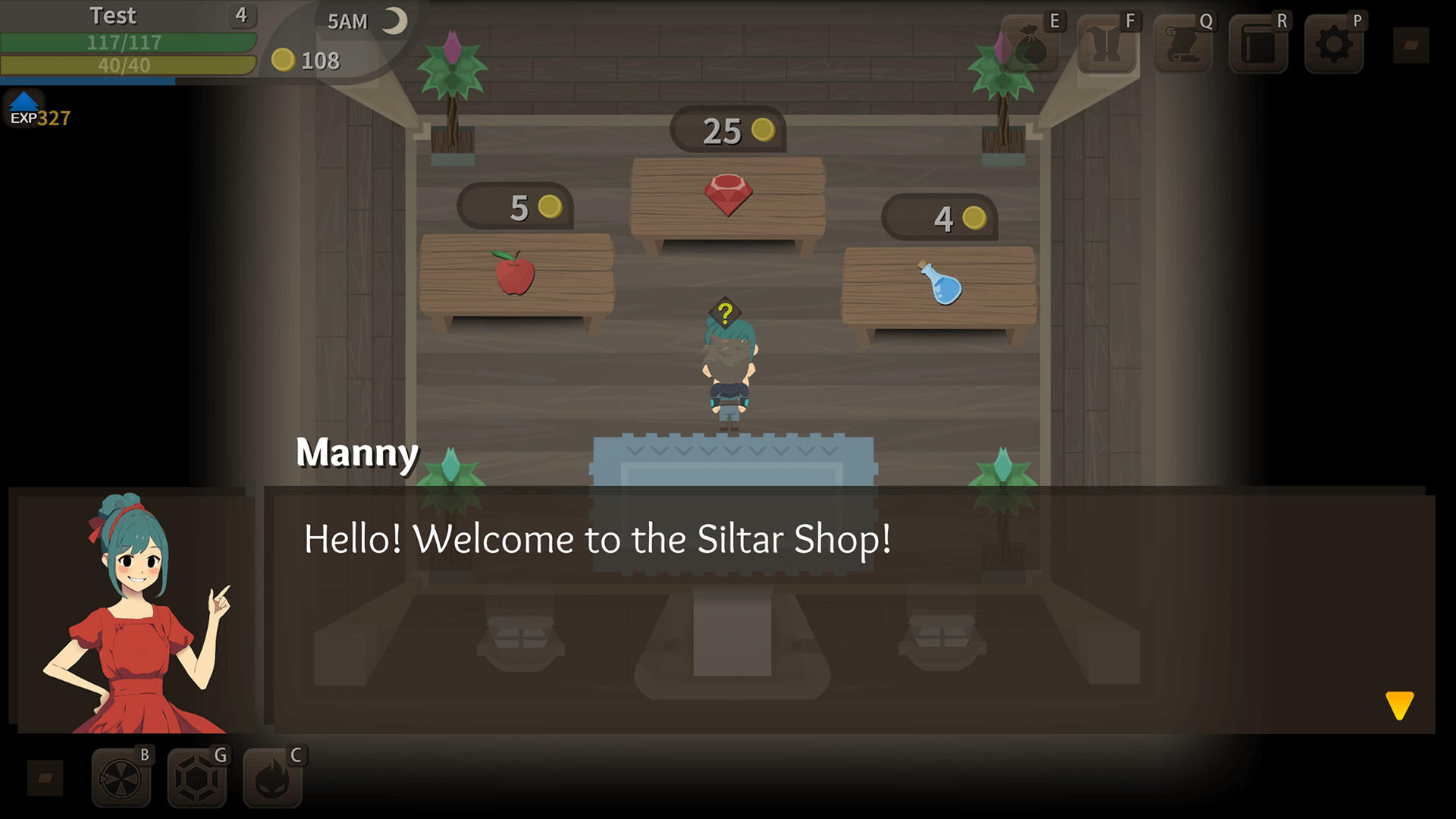Click the moon icon beside 5AM
The image size is (1456, 819).
[396, 19]
